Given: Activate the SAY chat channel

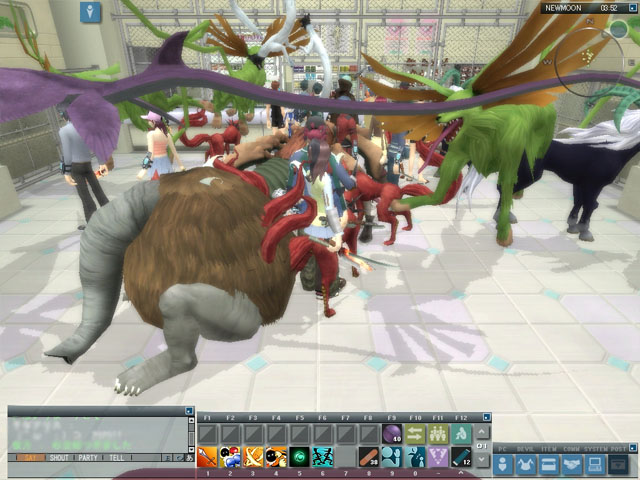Looking at the screenshot, I should (30, 458).
